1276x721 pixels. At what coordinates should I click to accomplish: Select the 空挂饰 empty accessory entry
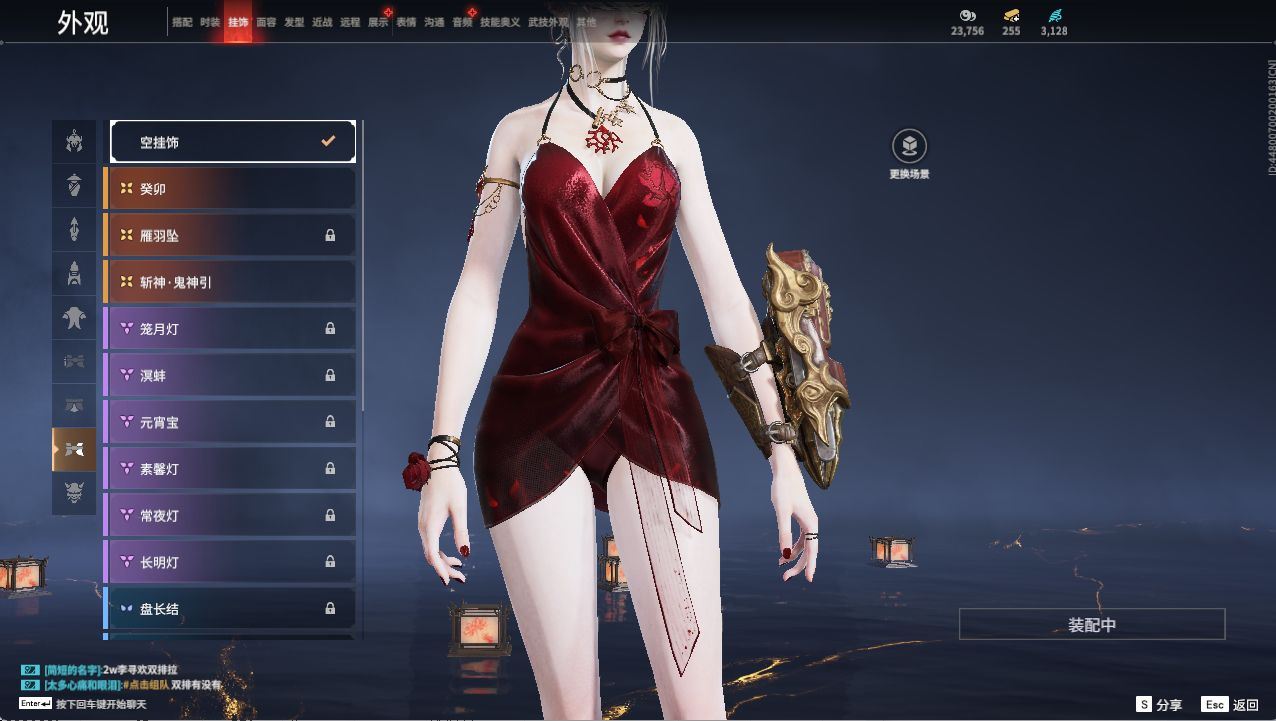pos(232,142)
